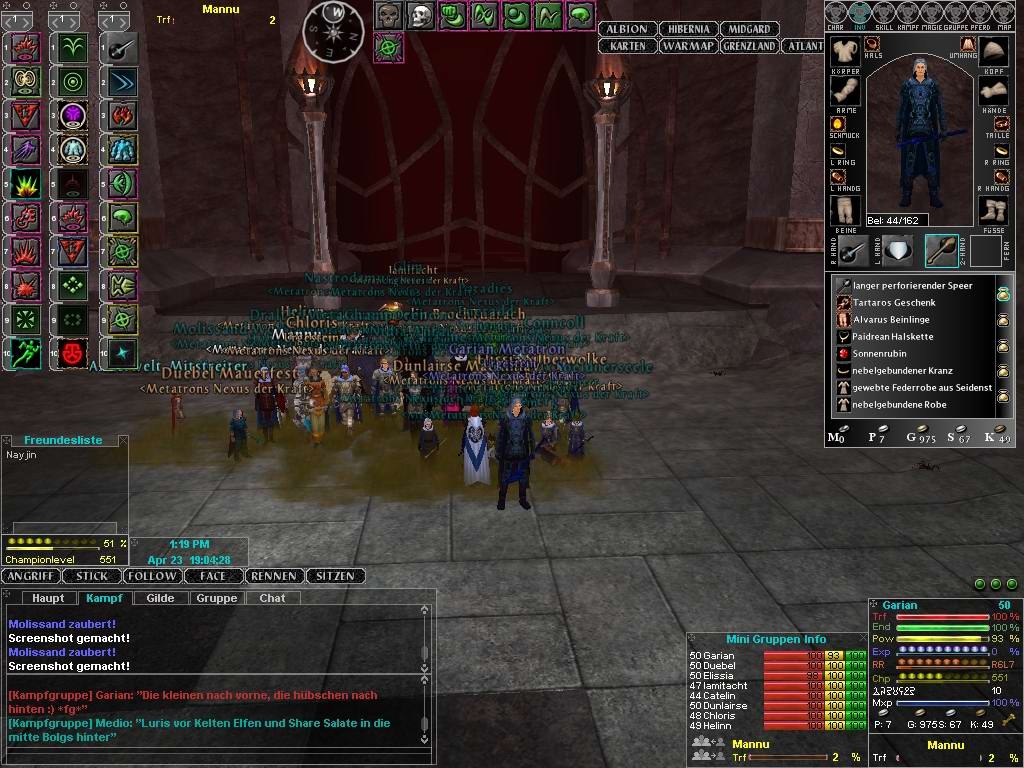Choose the Paidrean Halskette item row

coord(892,336)
